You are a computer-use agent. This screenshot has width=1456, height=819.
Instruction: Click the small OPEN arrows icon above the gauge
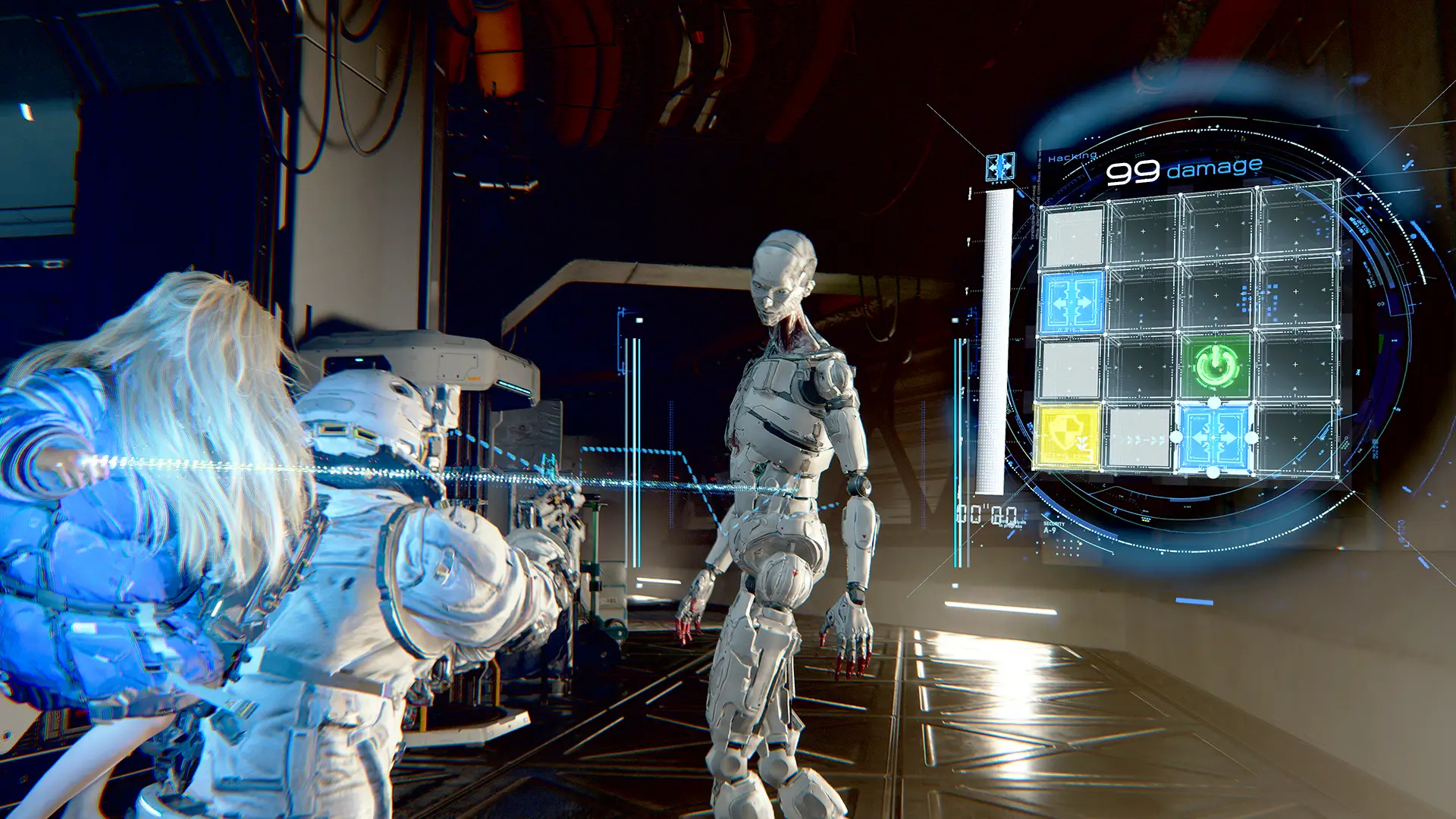pos(999,167)
